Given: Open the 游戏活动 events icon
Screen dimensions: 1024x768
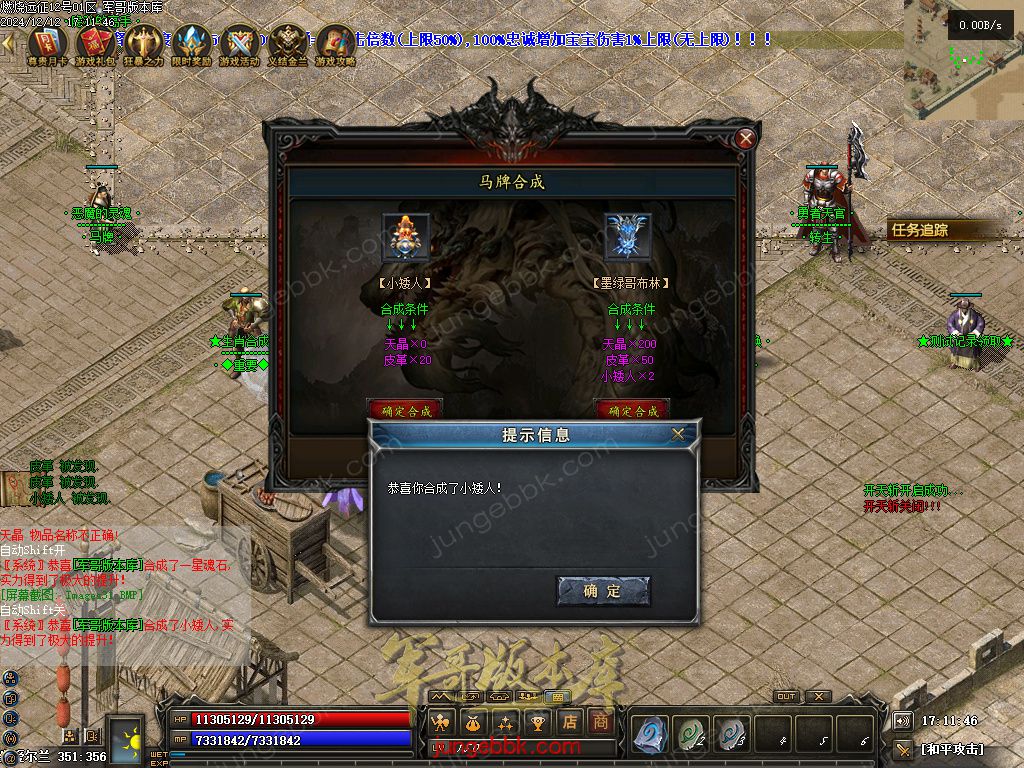Looking at the screenshot, I should (239, 44).
